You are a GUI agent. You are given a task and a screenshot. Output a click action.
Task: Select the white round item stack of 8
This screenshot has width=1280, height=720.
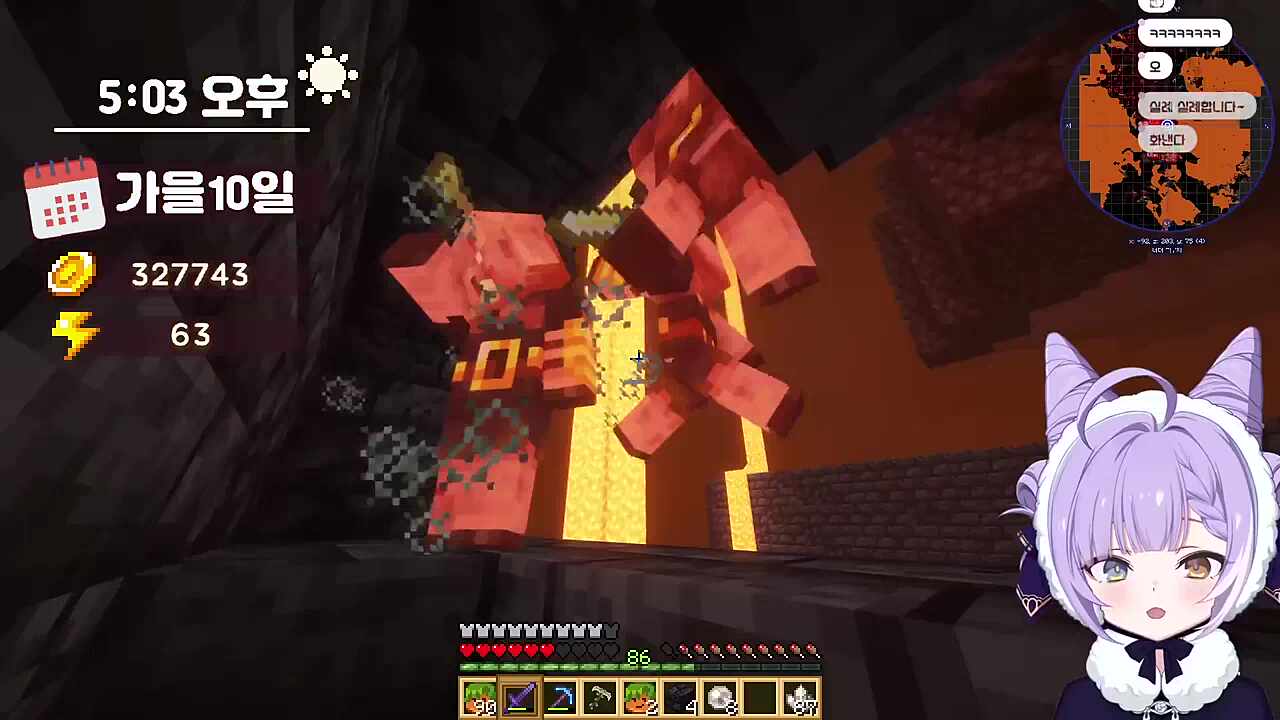(x=720, y=697)
